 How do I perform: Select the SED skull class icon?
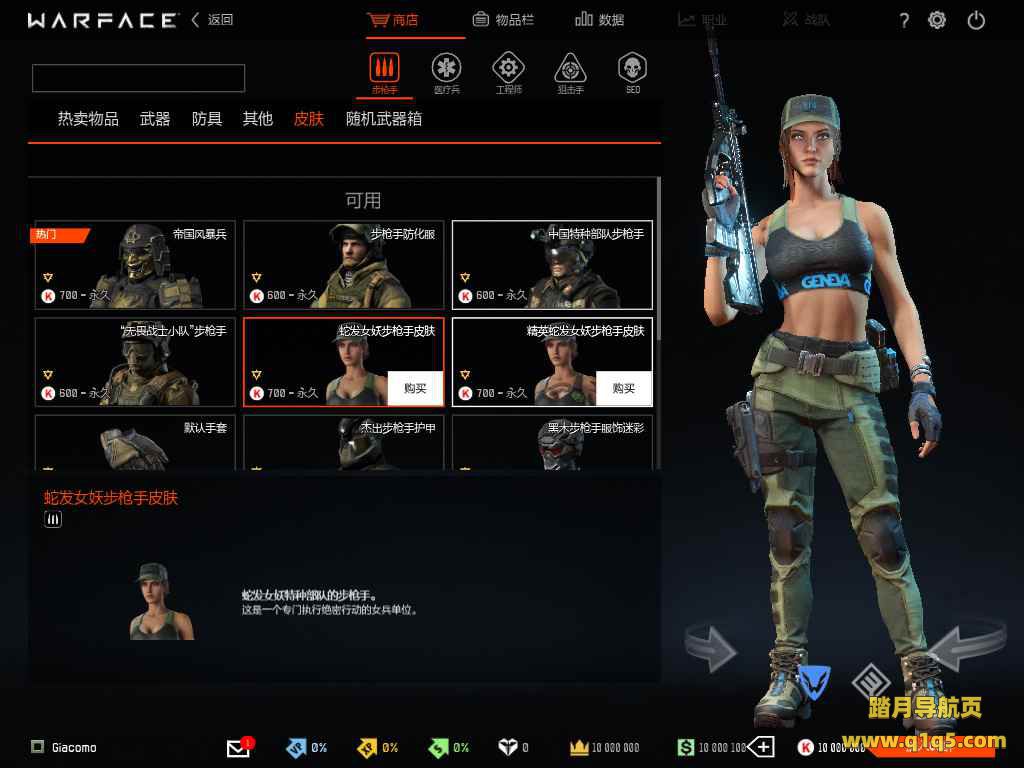point(632,70)
